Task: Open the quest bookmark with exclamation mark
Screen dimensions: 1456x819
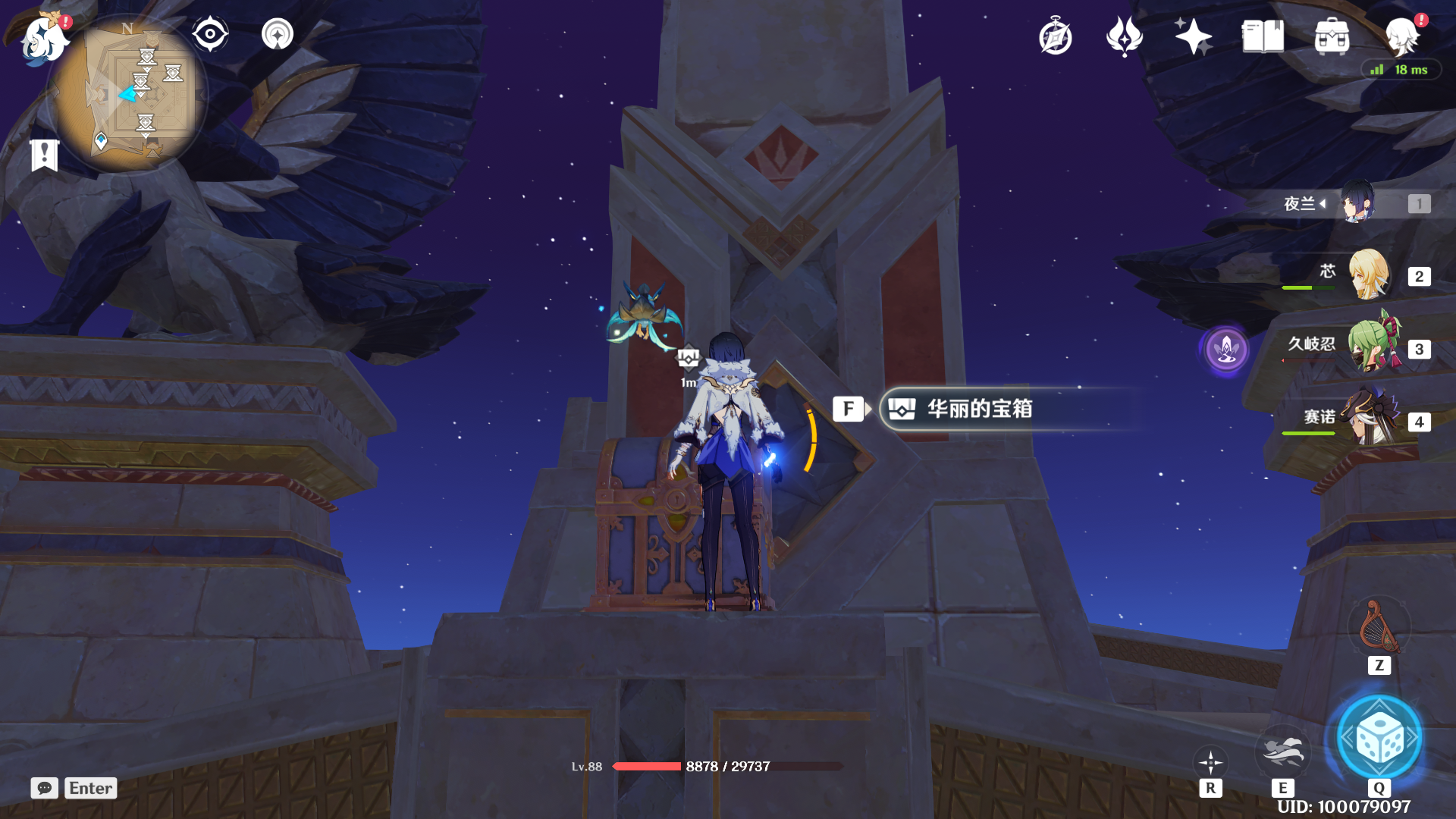Action: pyautogui.click(x=44, y=155)
